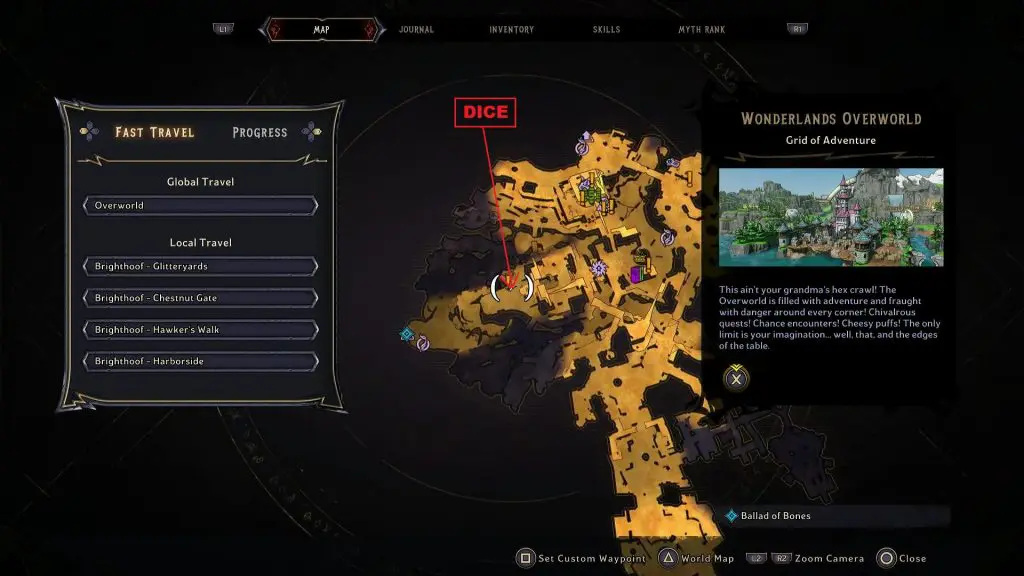The width and height of the screenshot is (1024, 576).
Task: Click the purple vending machine map marker
Action: (x=635, y=272)
